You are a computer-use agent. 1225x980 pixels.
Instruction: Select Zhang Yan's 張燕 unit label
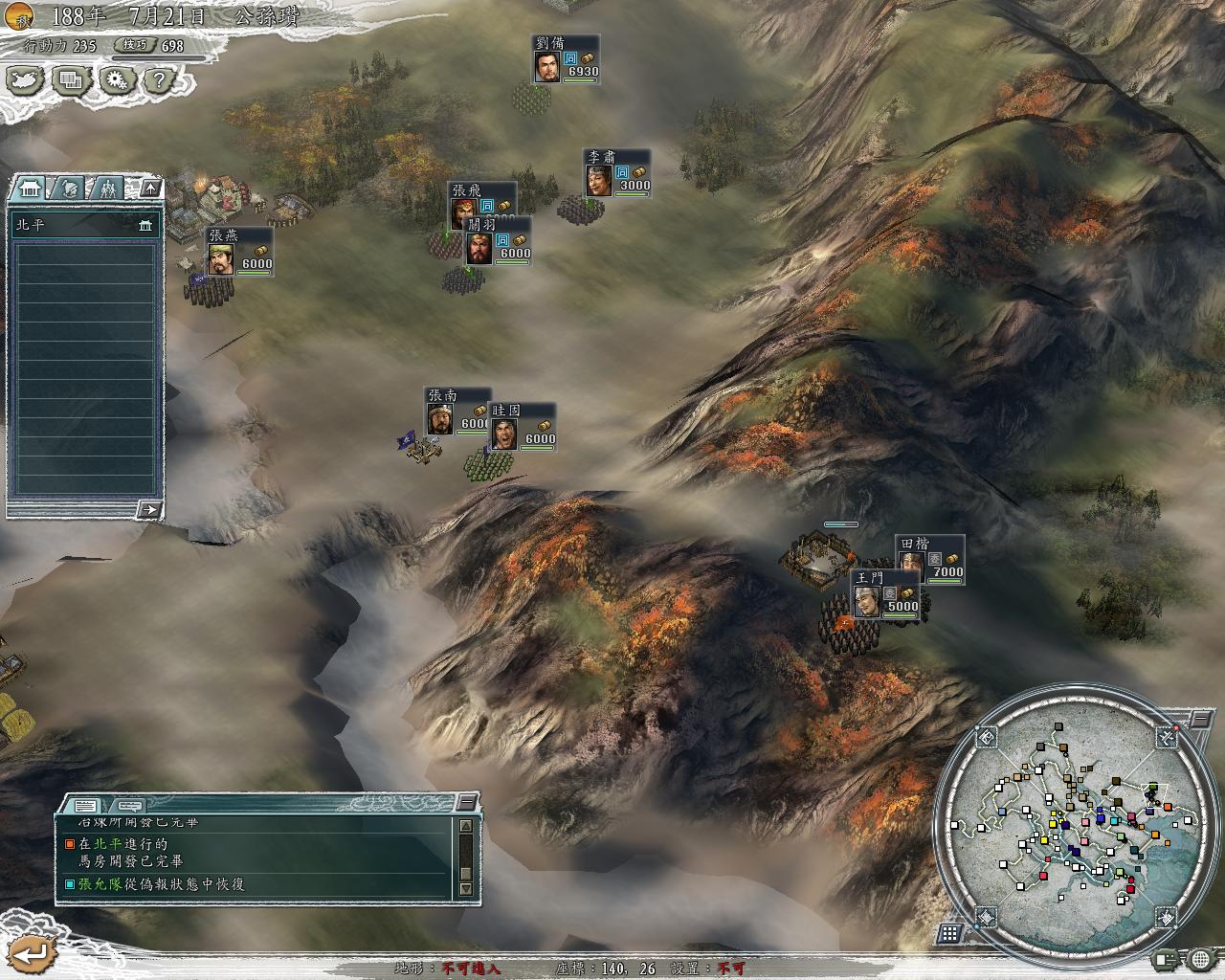coord(239,252)
